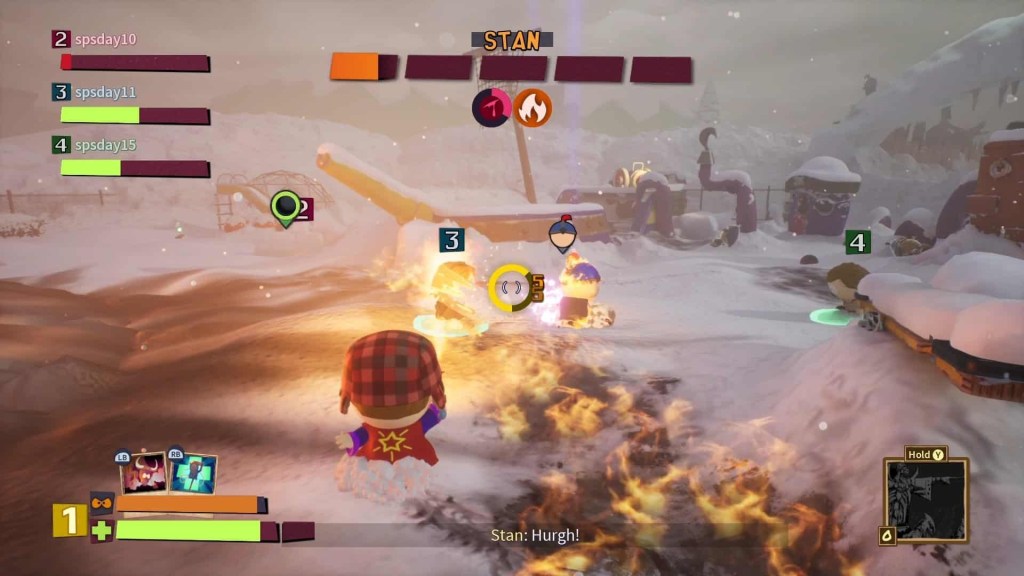Click the orange flame status icon under Stan

(x=532, y=107)
